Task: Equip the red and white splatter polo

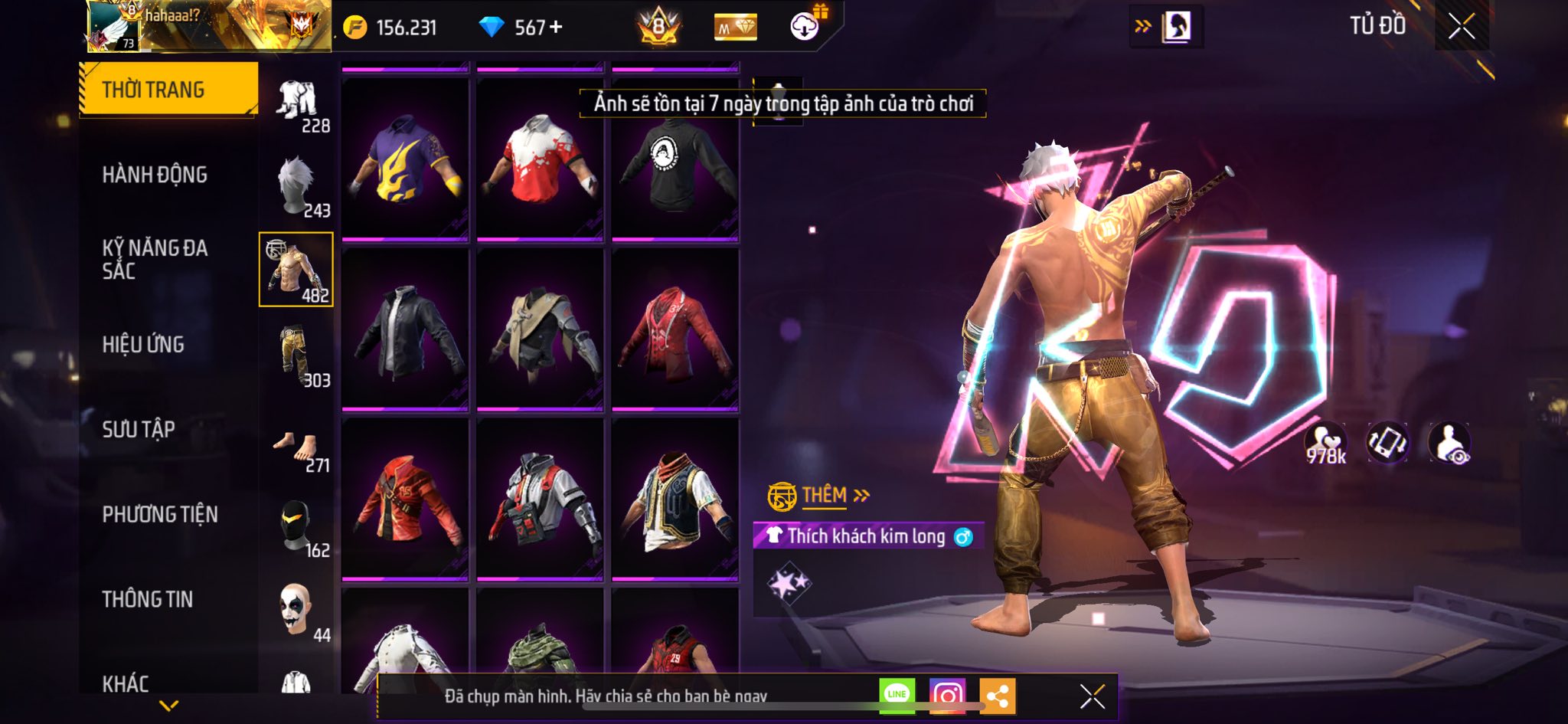Action: click(x=540, y=159)
